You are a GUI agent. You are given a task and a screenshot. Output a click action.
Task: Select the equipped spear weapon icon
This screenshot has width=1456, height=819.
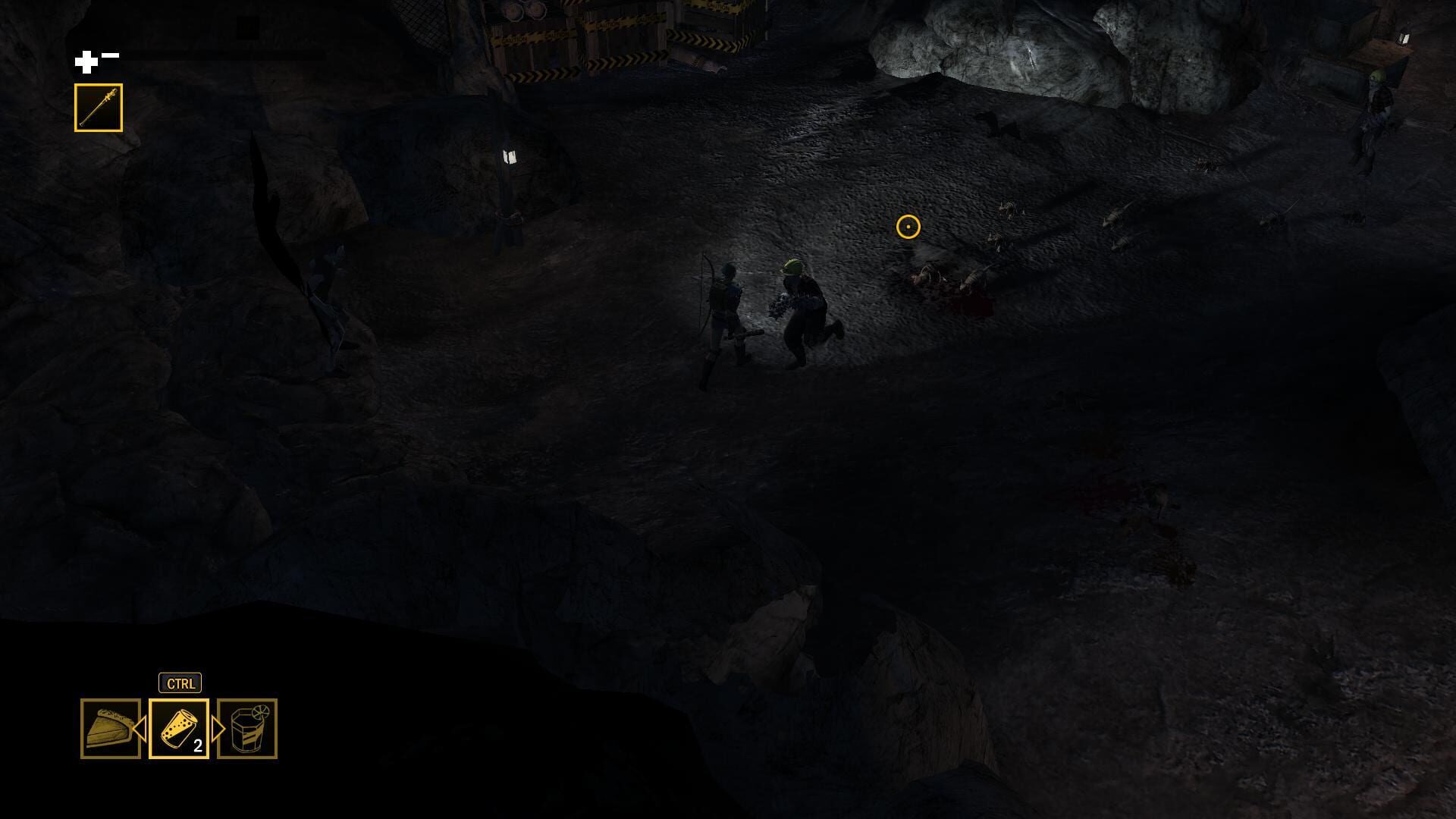99,105
